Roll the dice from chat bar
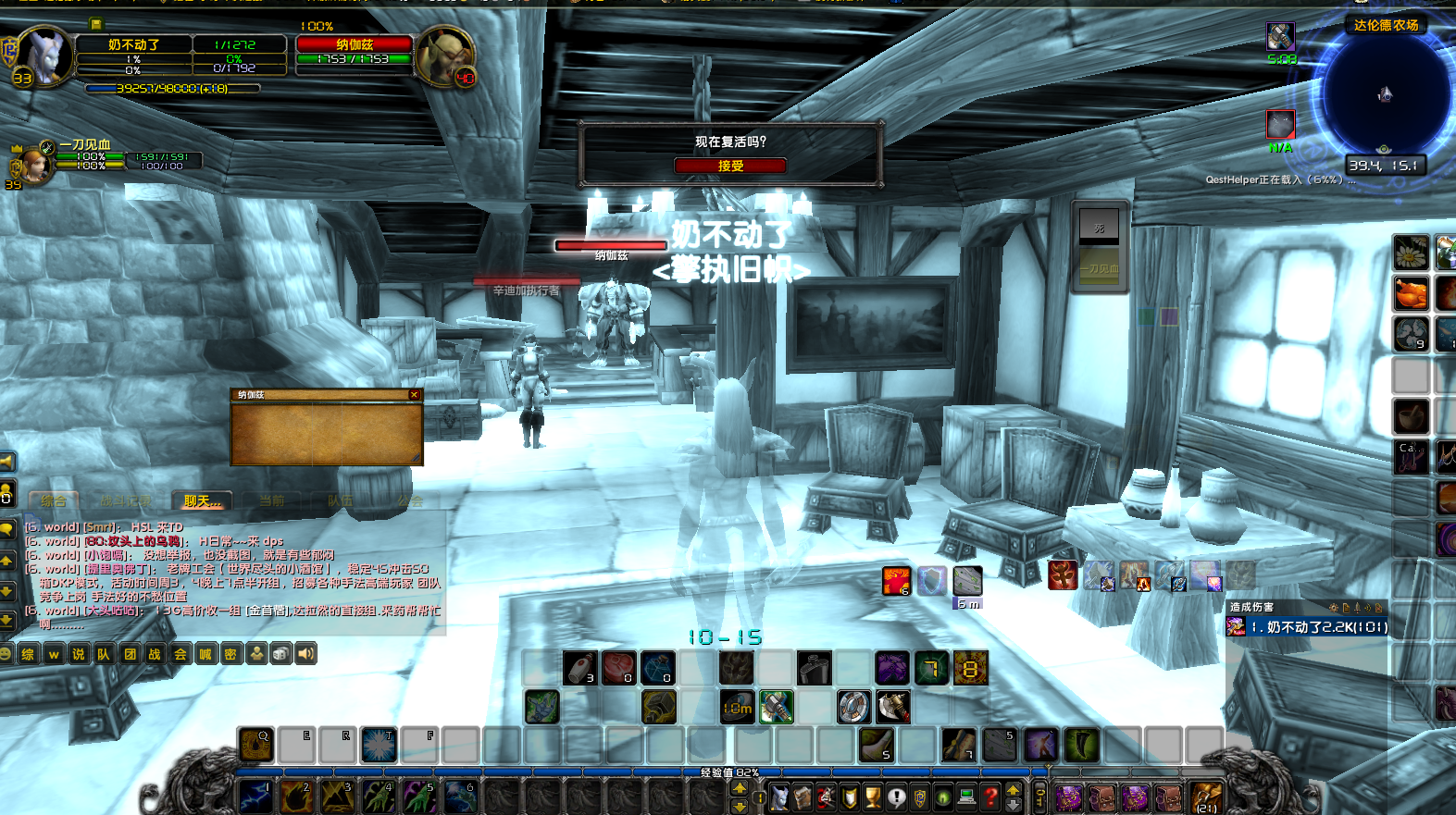This screenshot has height=815, width=1456. [281, 654]
